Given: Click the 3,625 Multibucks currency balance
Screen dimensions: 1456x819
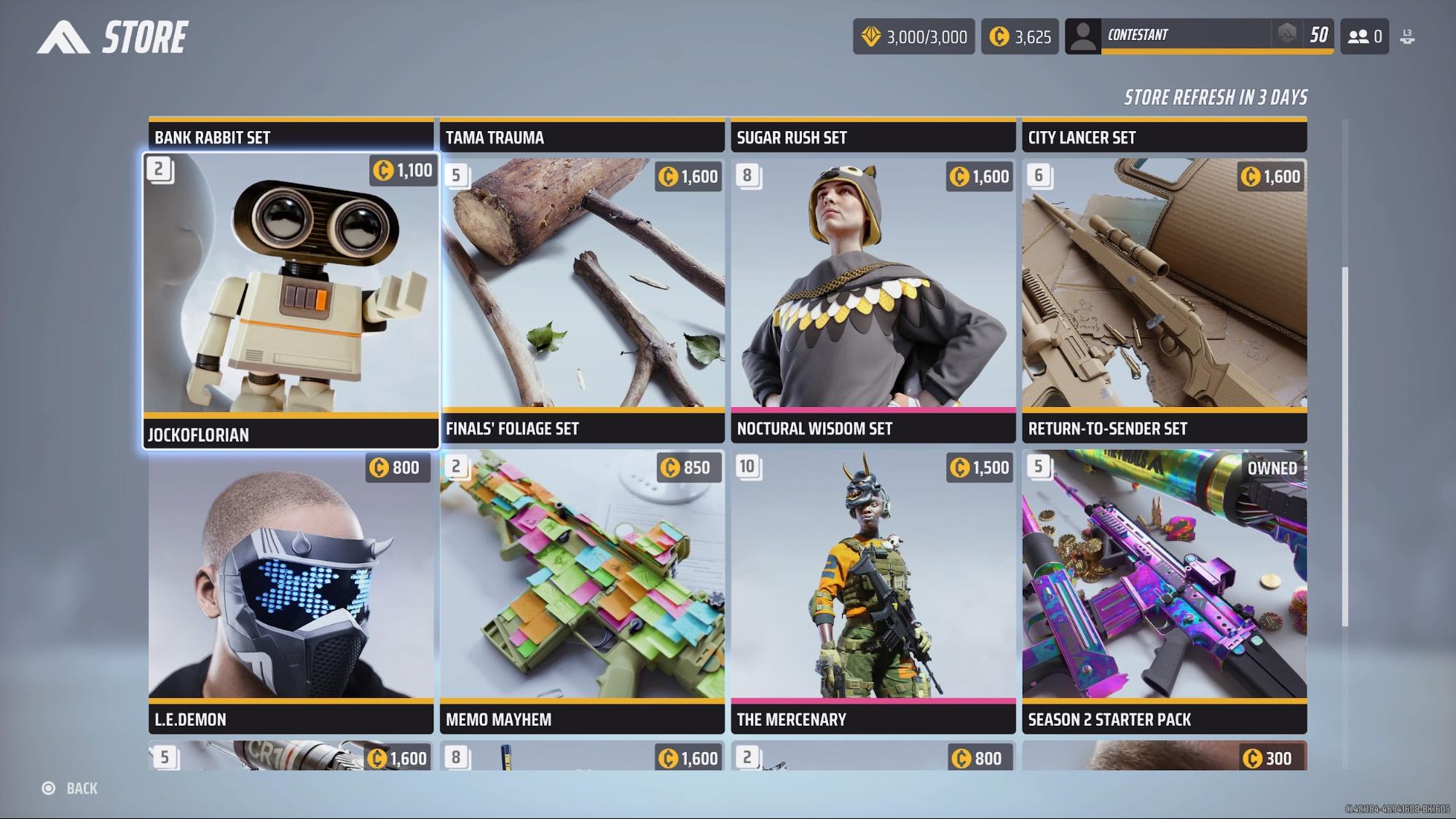Looking at the screenshot, I should point(1020,36).
